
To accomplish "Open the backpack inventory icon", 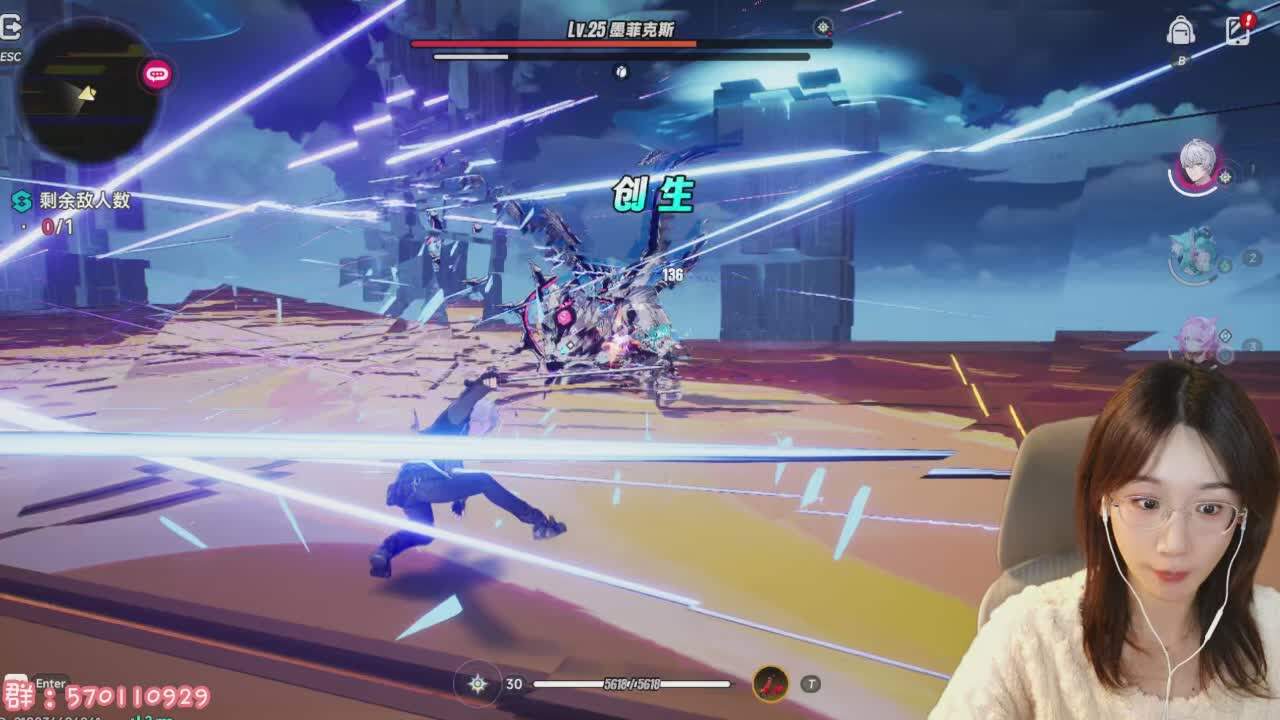I will pos(1181,31).
